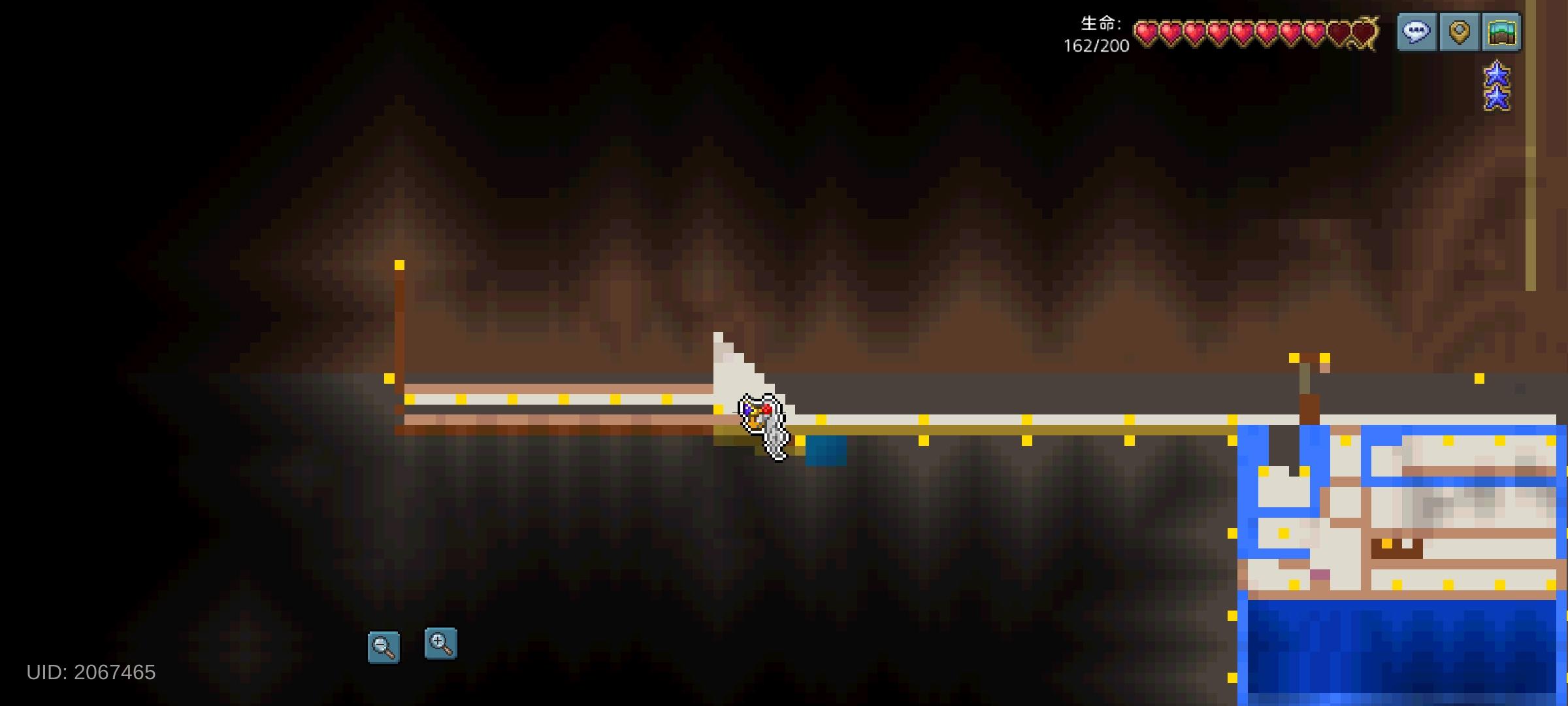Click the zoom in magnifier icon
Viewport: 1568px width, 706px height.
point(442,644)
